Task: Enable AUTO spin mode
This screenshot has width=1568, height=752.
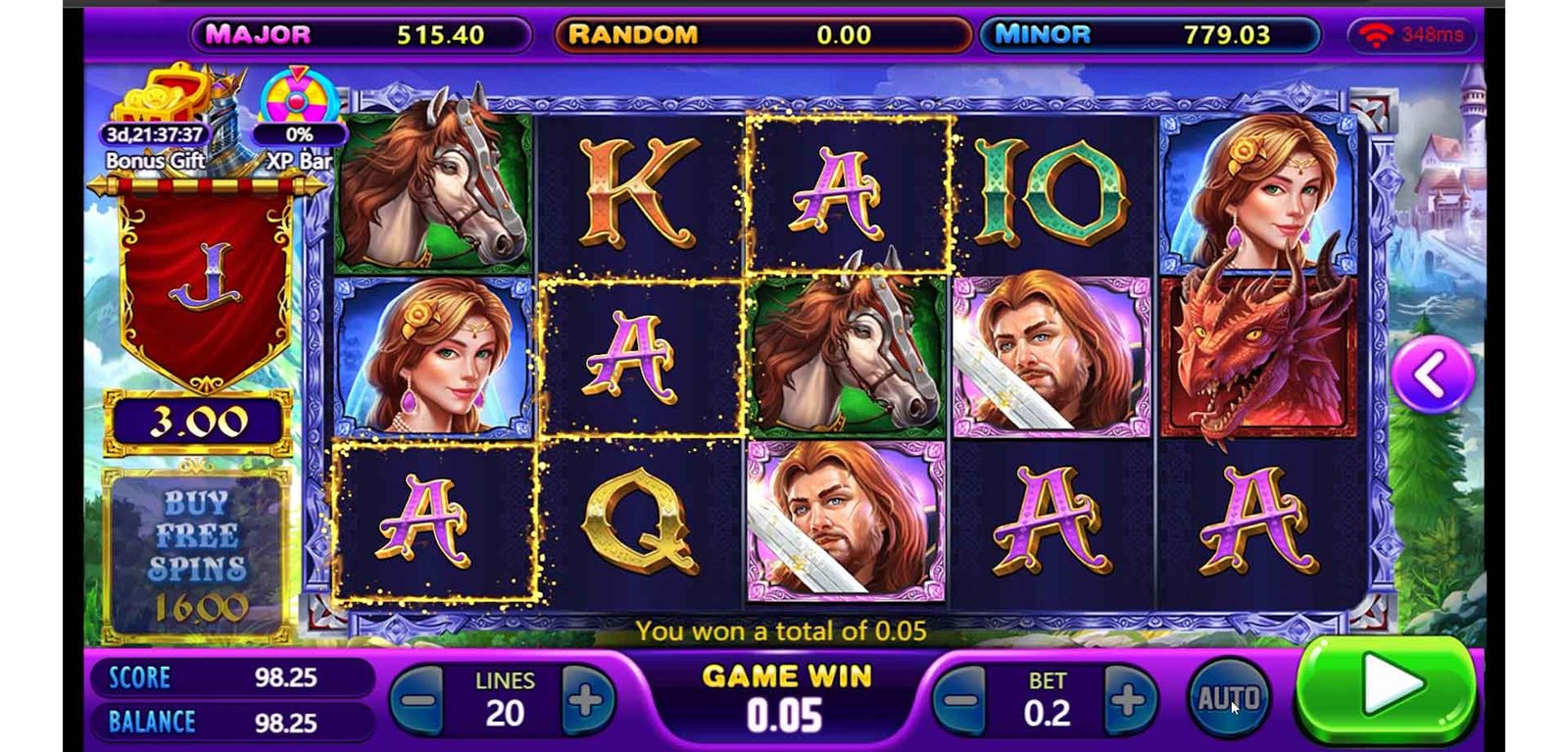Action: (x=1229, y=699)
